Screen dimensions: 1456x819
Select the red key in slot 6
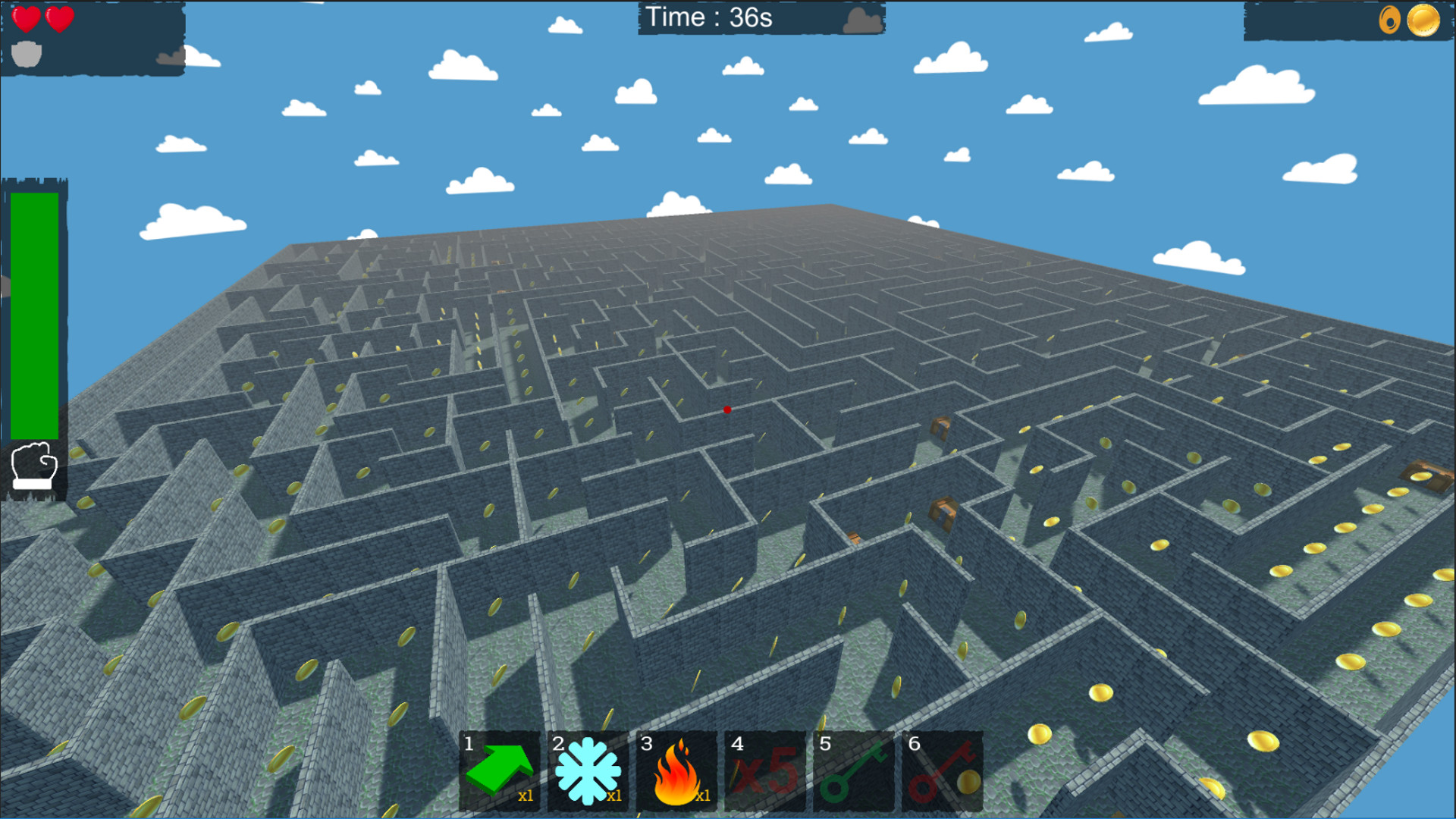(x=942, y=770)
